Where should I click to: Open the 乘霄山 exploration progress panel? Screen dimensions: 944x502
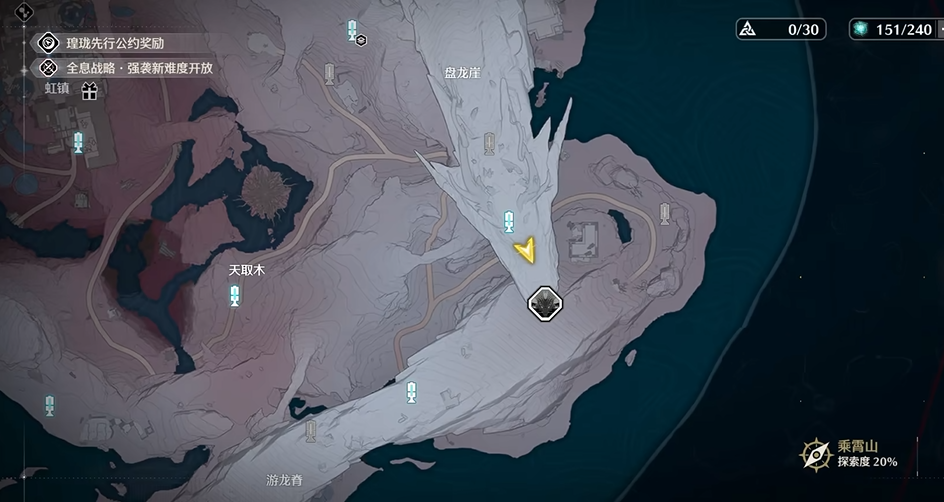click(x=849, y=454)
